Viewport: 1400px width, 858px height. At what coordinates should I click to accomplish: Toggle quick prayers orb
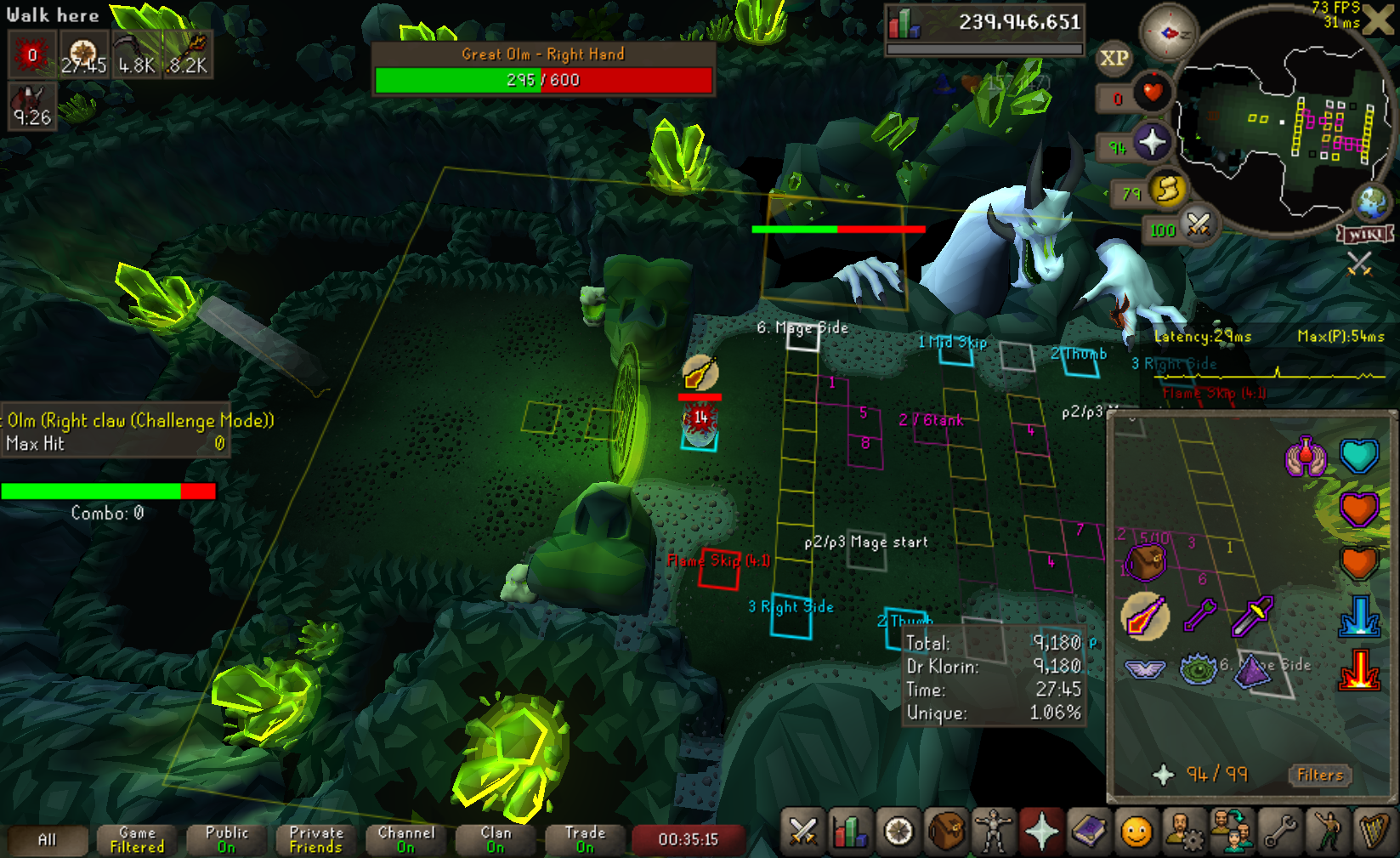[x=1152, y=143]
